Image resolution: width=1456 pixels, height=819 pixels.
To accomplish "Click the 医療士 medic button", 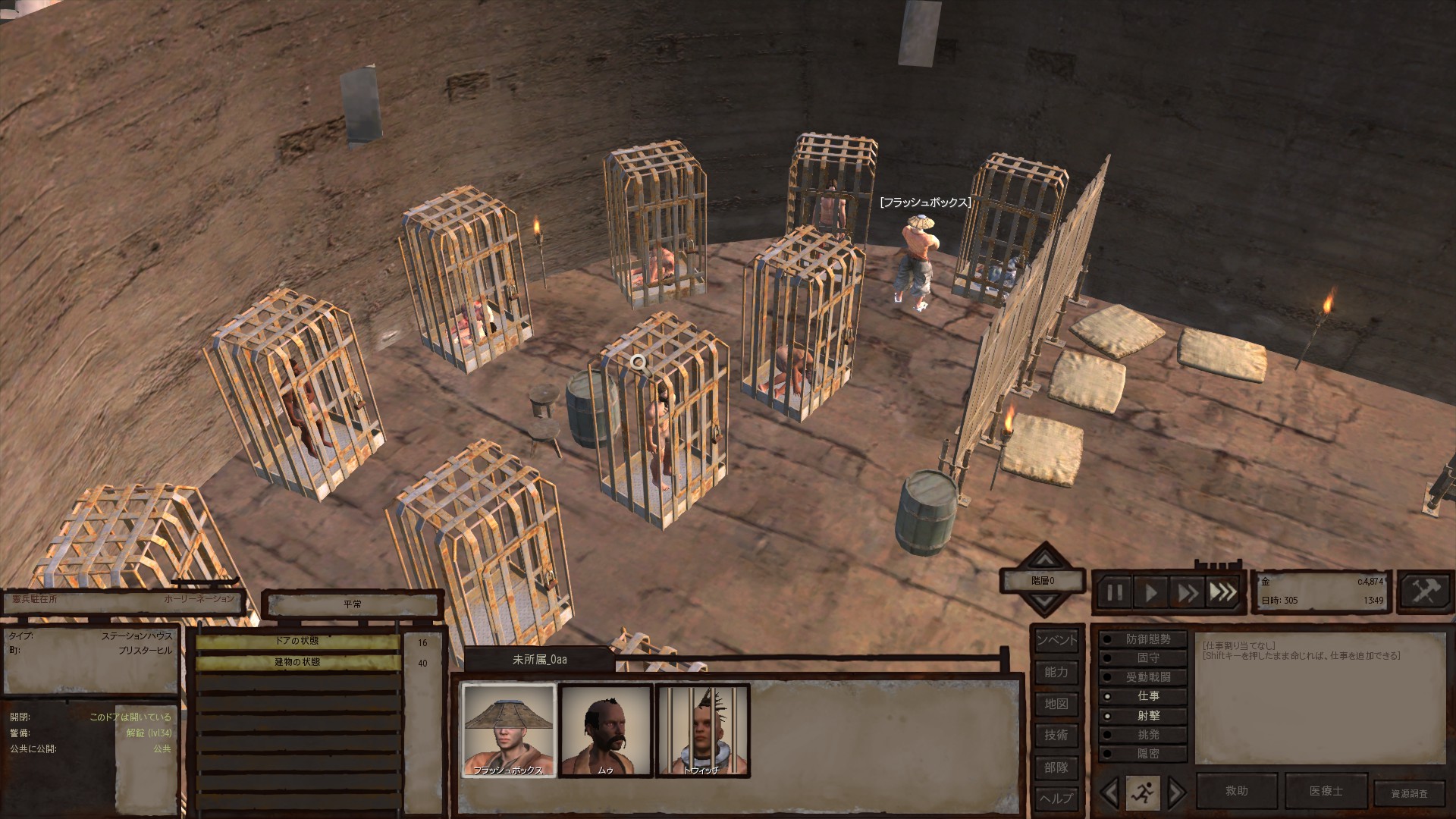I will click(x=1326, y=791).
